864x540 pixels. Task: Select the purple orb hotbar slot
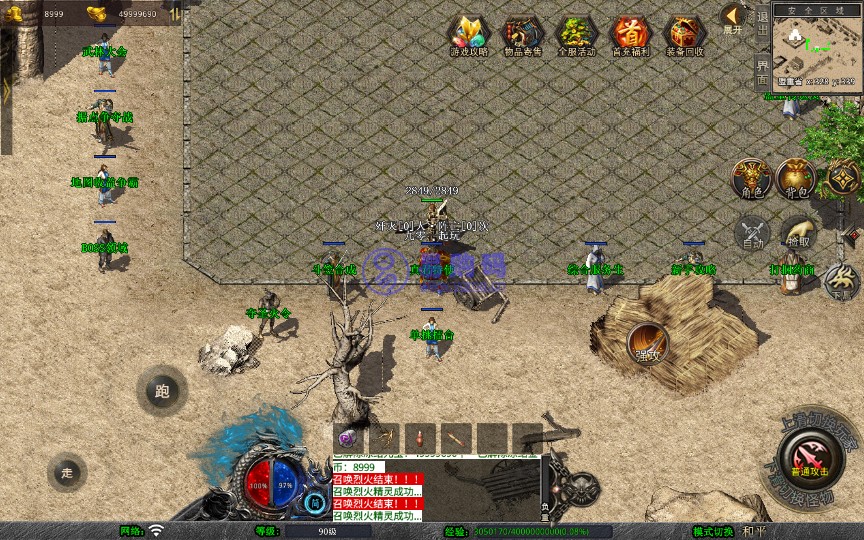coord(347,438)
